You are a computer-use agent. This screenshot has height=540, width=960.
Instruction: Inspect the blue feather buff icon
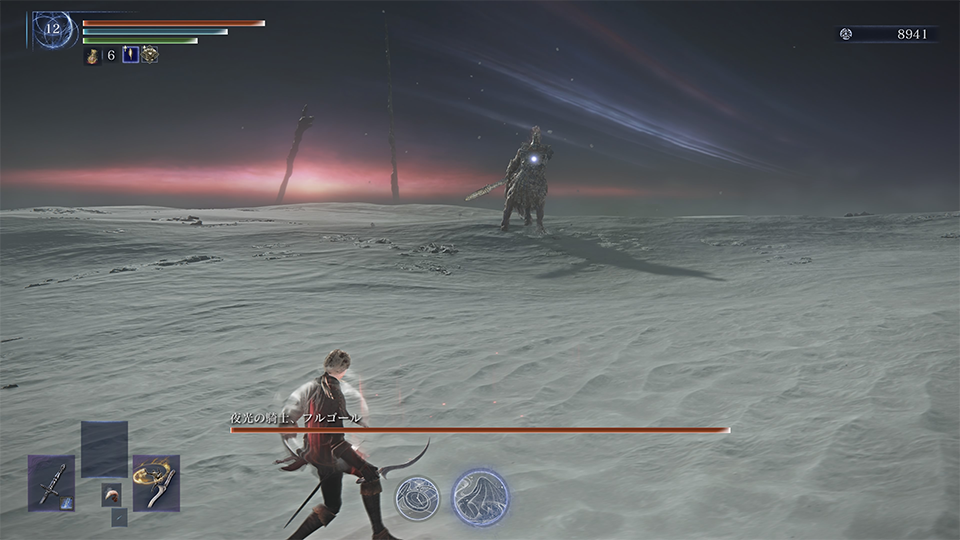[x=130, y=55]
